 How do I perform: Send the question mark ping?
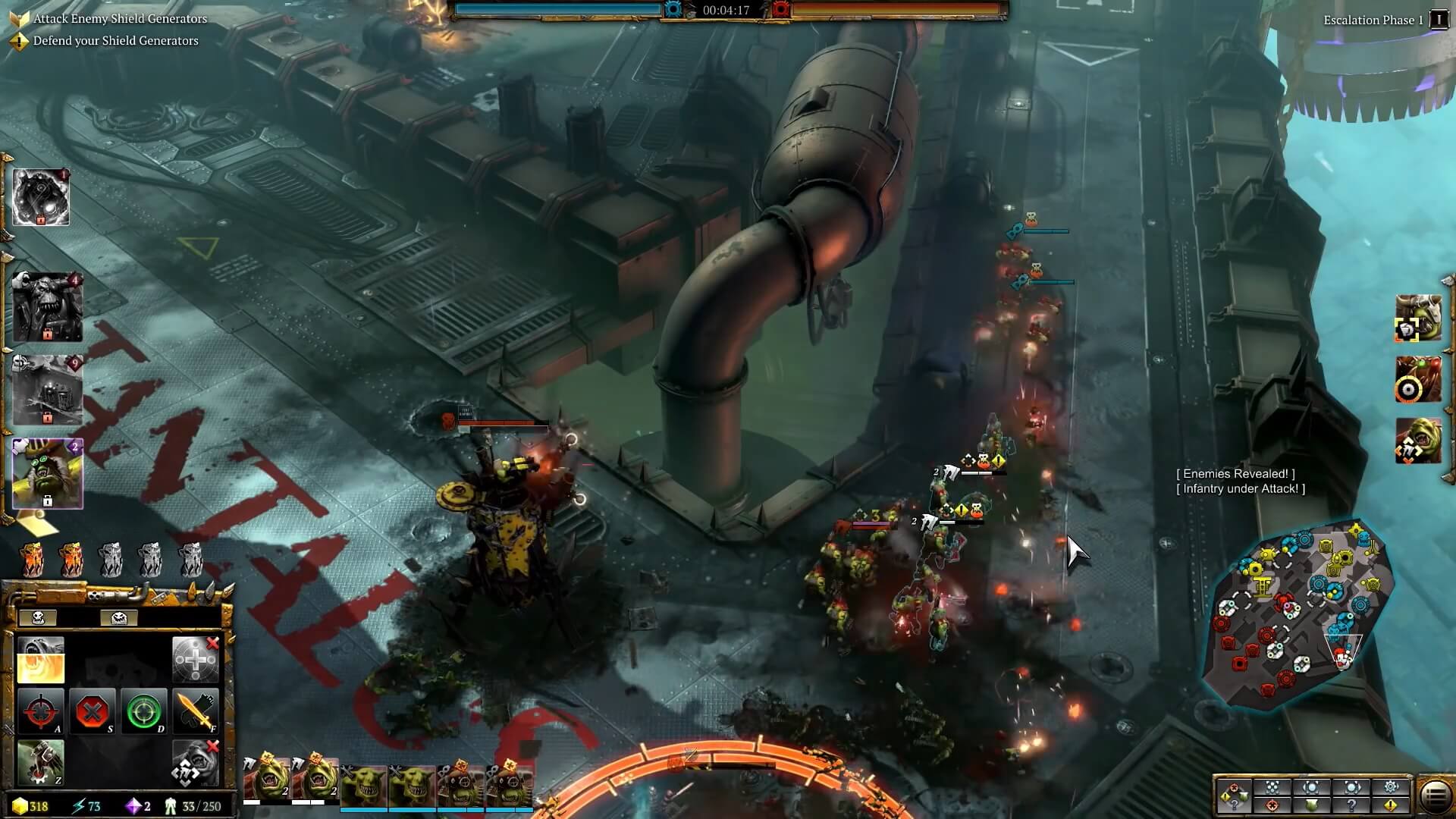[x=1351, y=805]
